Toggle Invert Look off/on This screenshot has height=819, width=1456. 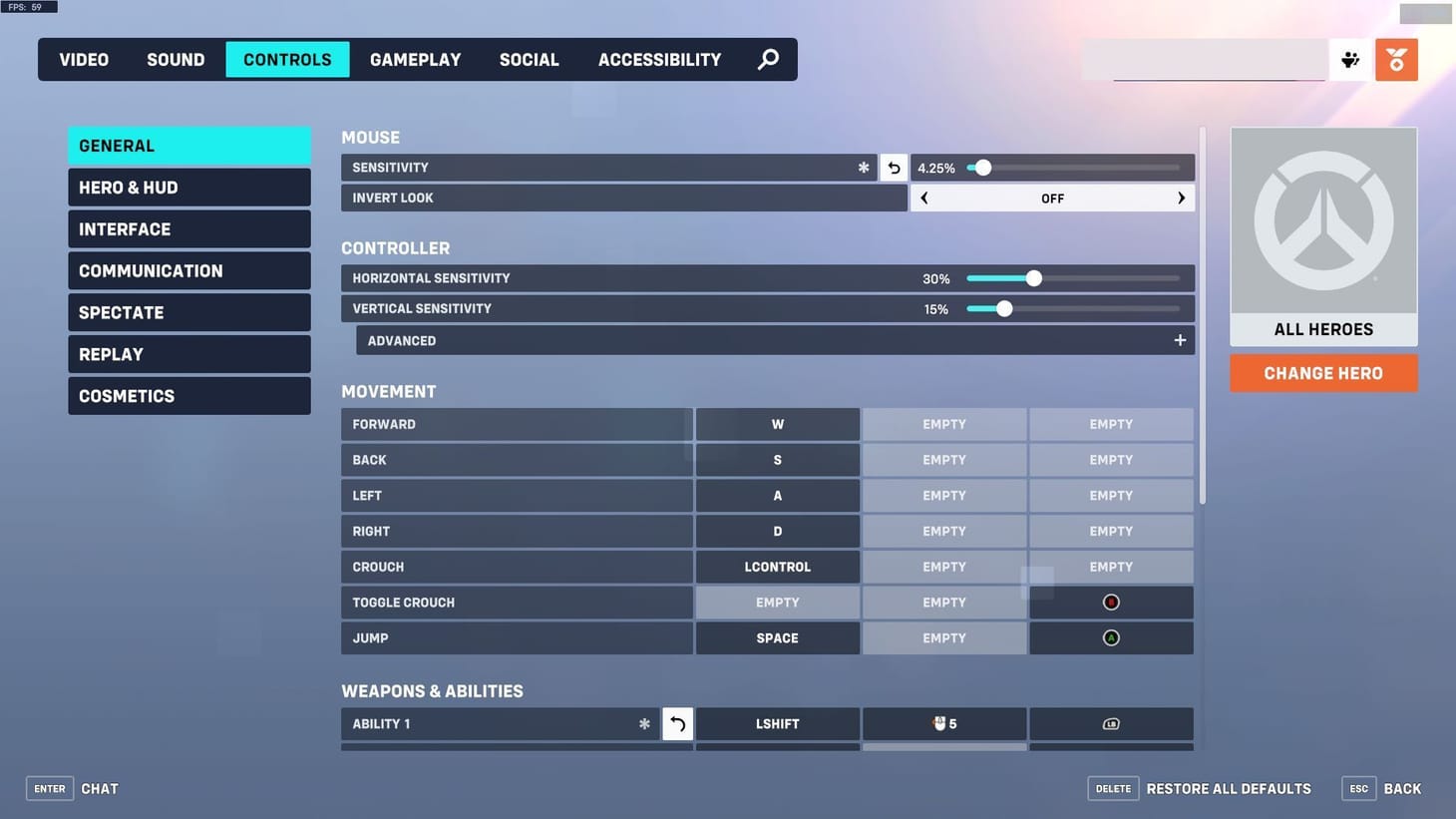(x=1051, y=196)
